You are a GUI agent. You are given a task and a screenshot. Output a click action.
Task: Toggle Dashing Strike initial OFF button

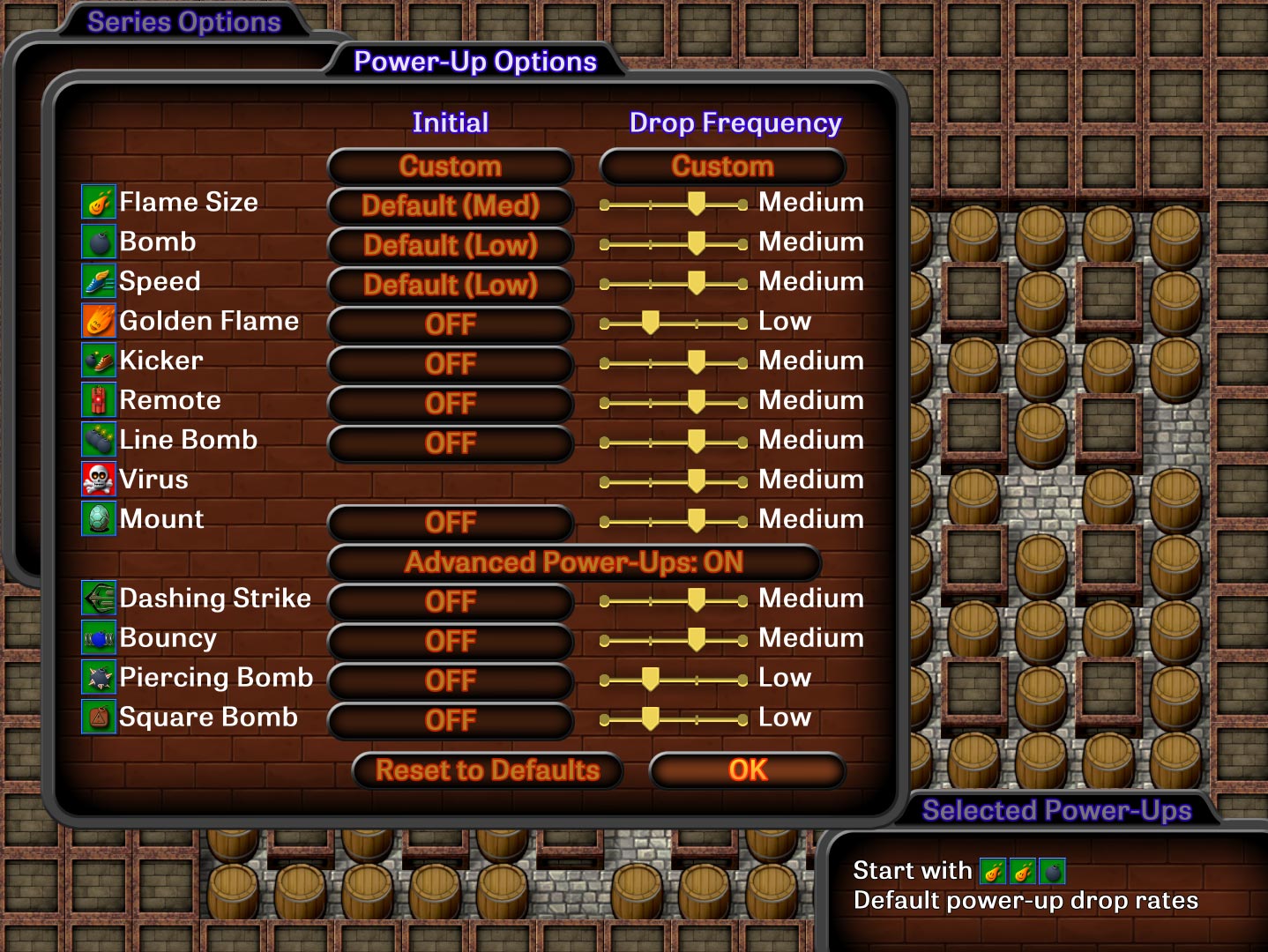[451, 602]
